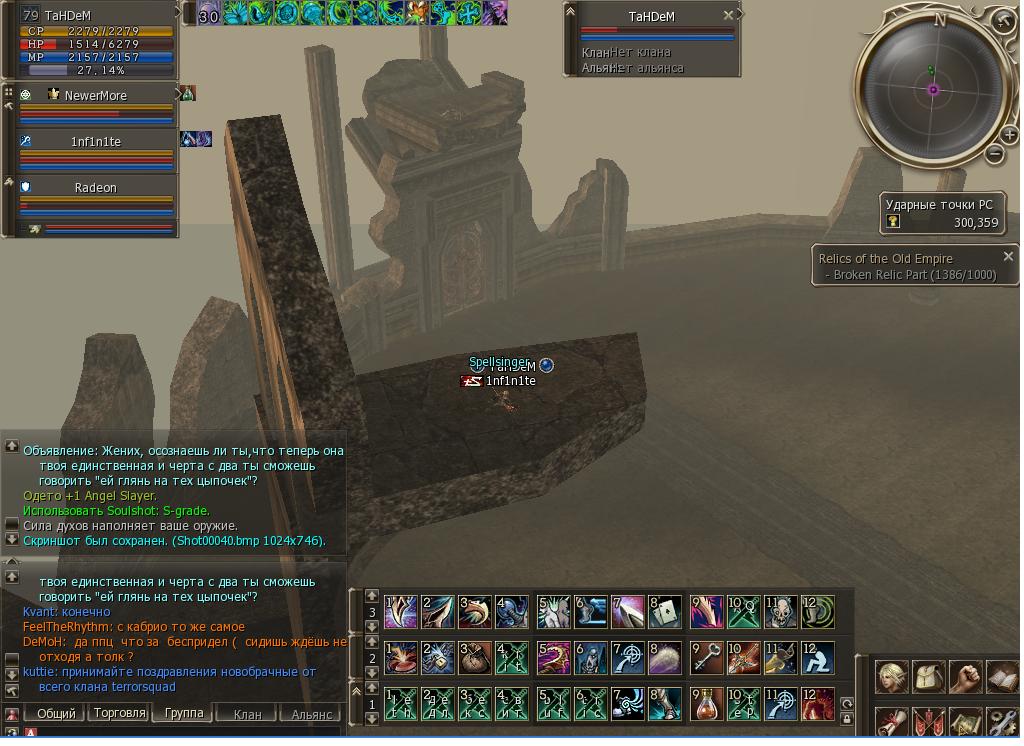Select party member Radeon
1024x746 pixels.
coord(95,188)
